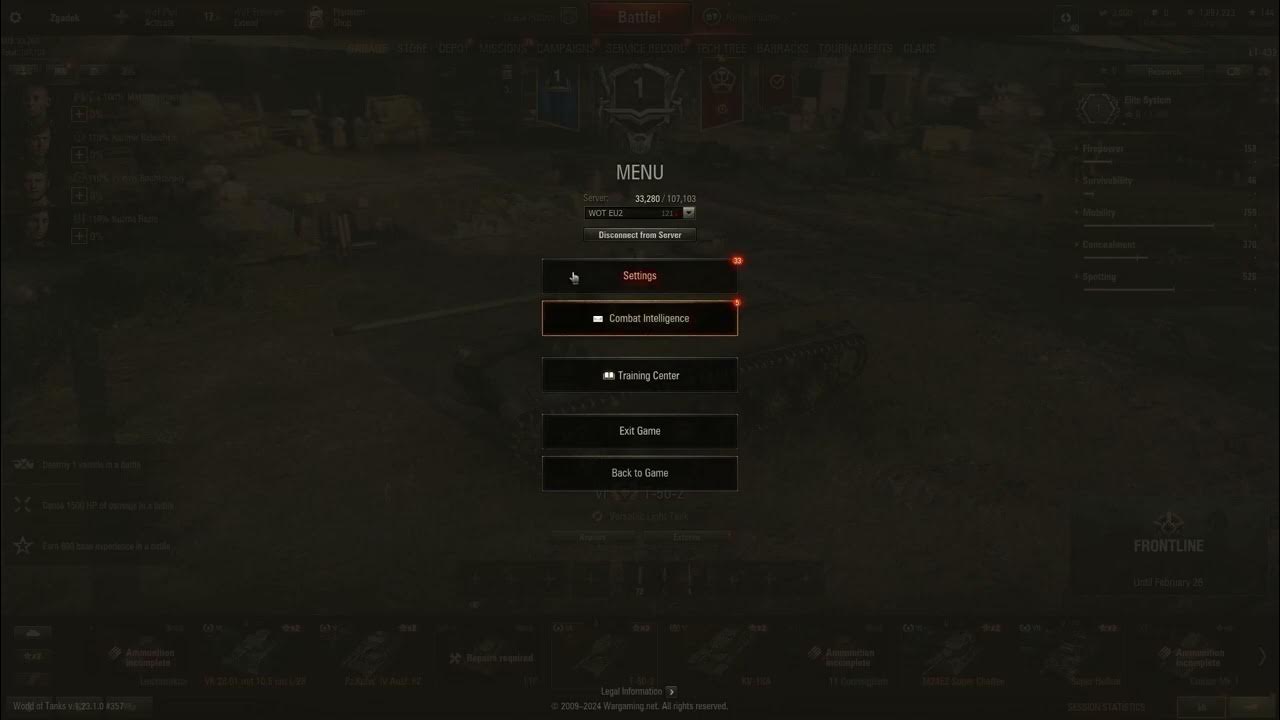Switch the tank view to Extreme mode
Image resolution: width=1280 pixels, height=720 pixels.
coord(687,537)
